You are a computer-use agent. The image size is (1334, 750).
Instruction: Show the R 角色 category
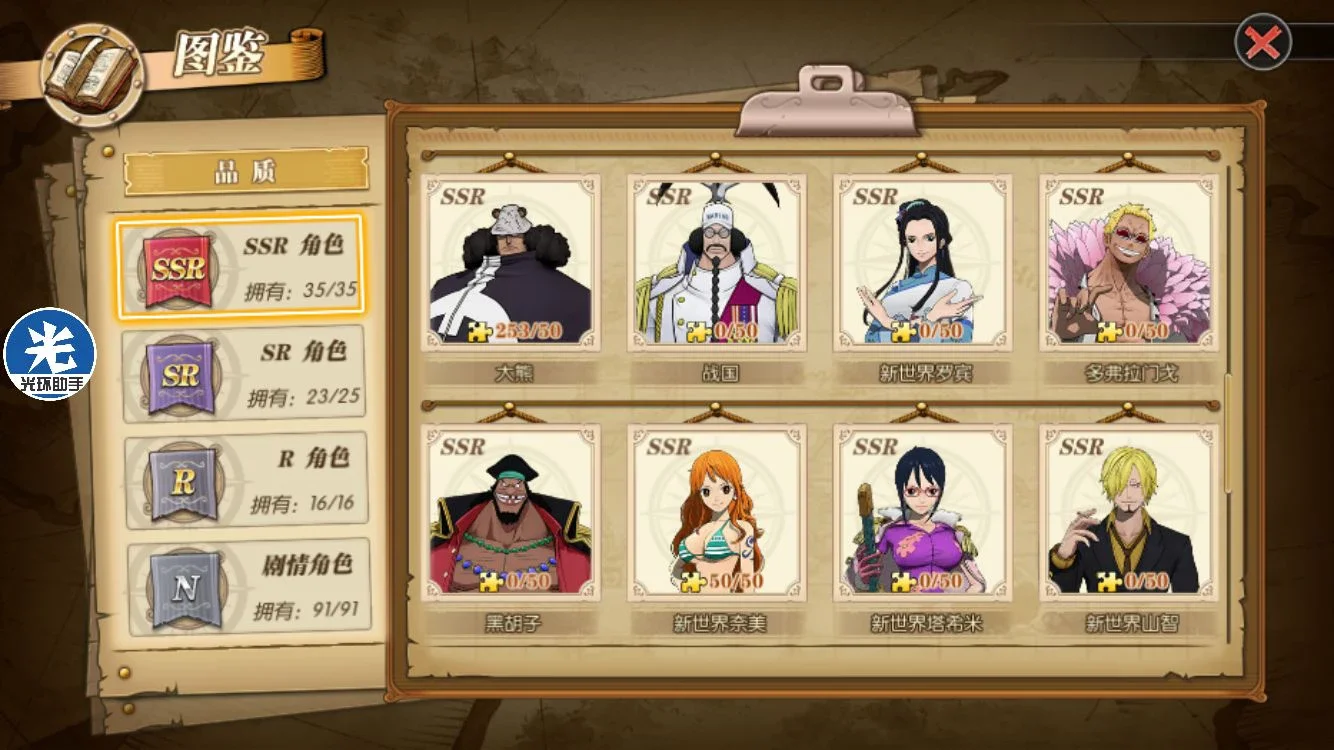tap(245, 480)
